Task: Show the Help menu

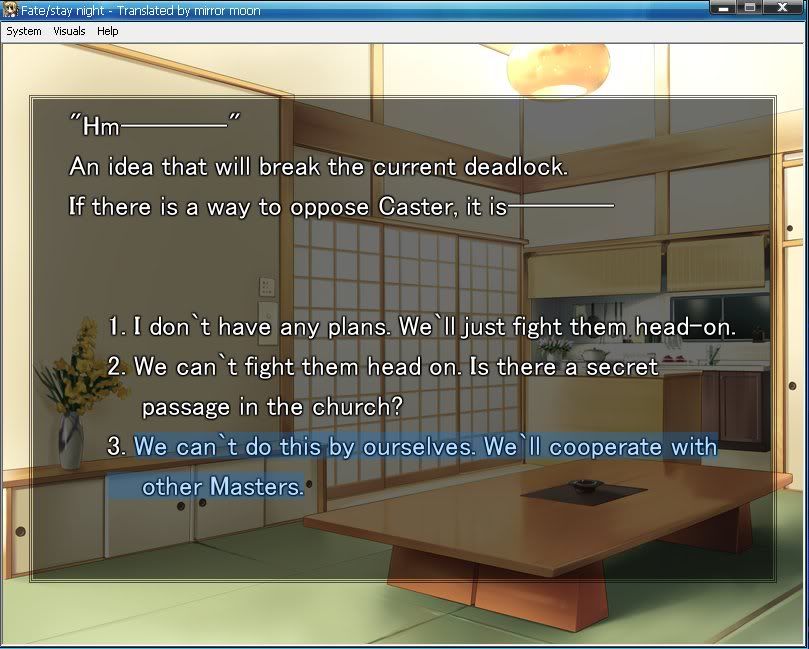Action: click(x=108, y=31)
